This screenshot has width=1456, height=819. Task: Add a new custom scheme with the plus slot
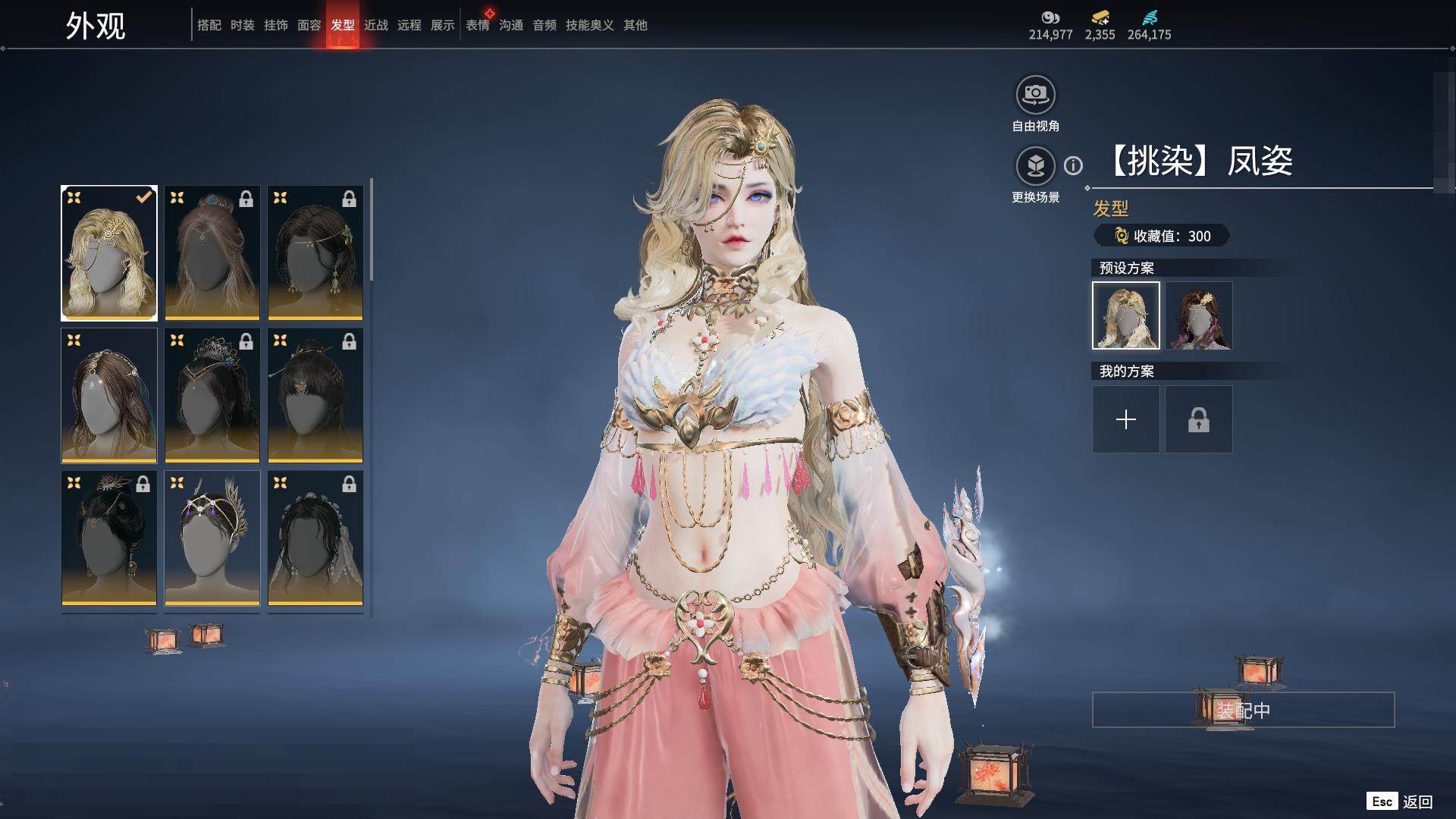coord(1125,419)
